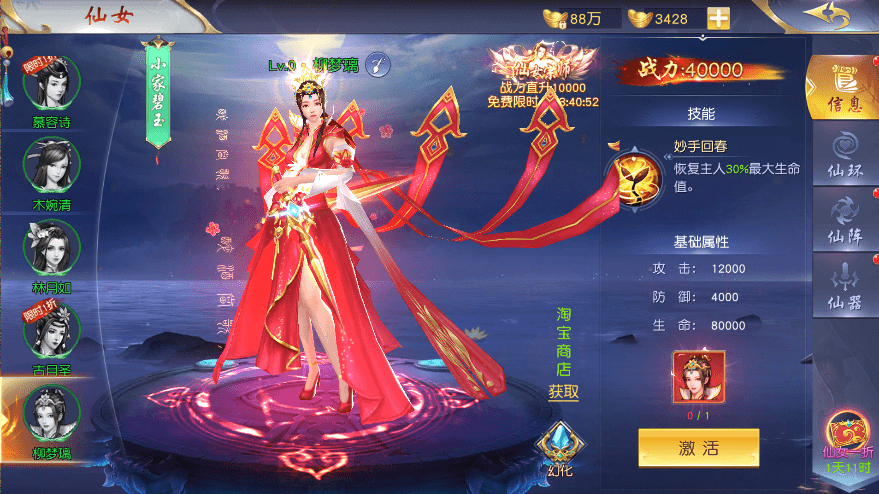Select fairy 木婉清 portrait
The height and width of the screenshot is (494, 879).
click(52, 165)
